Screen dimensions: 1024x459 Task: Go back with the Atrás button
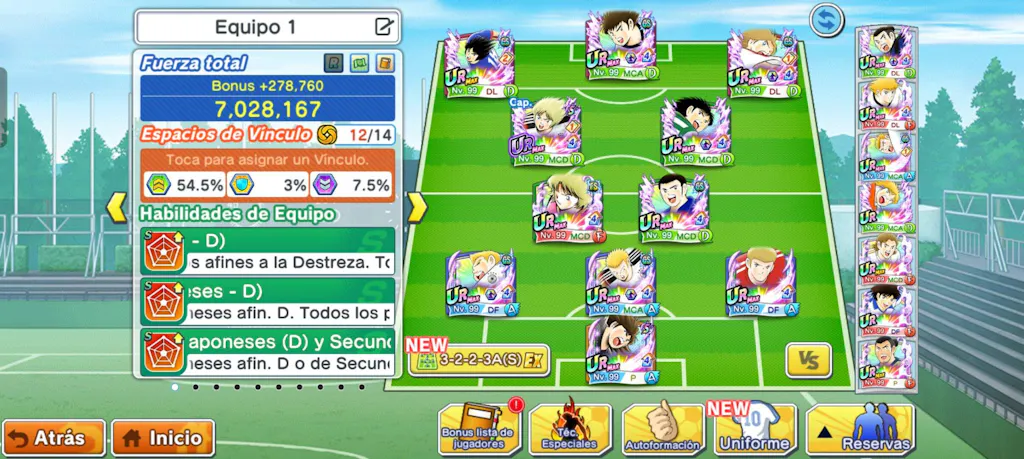pyautogui.click(x=54, y=437)
